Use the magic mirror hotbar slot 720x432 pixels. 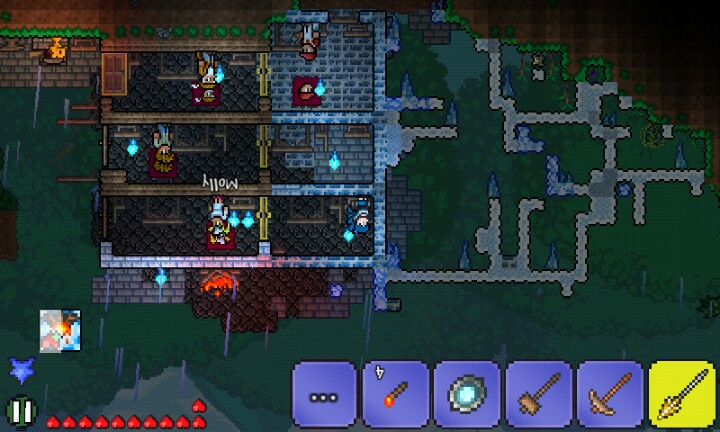click(x=466, y=395)
